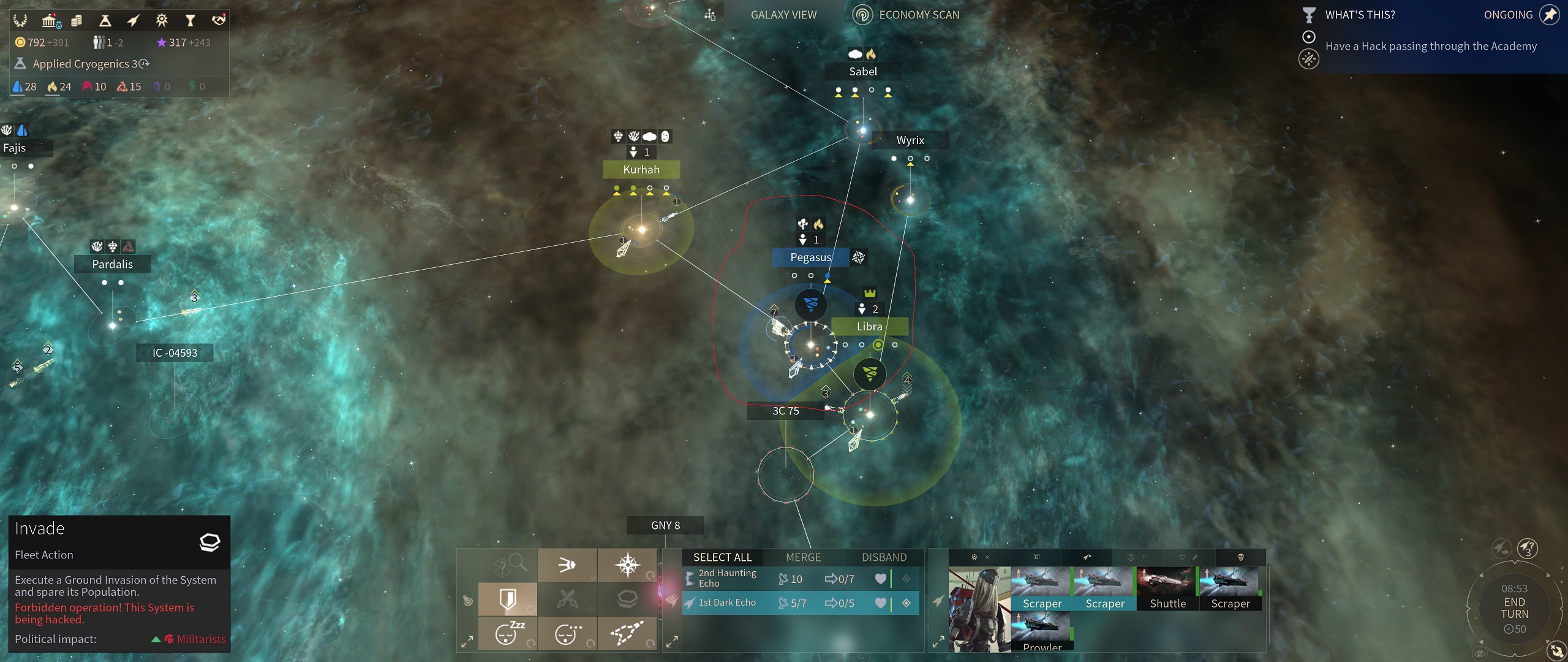Image resolution: width=1568 pixels, height=662 pixels.
Task: Select all fleets in the list
Action: tap(722, 557)
